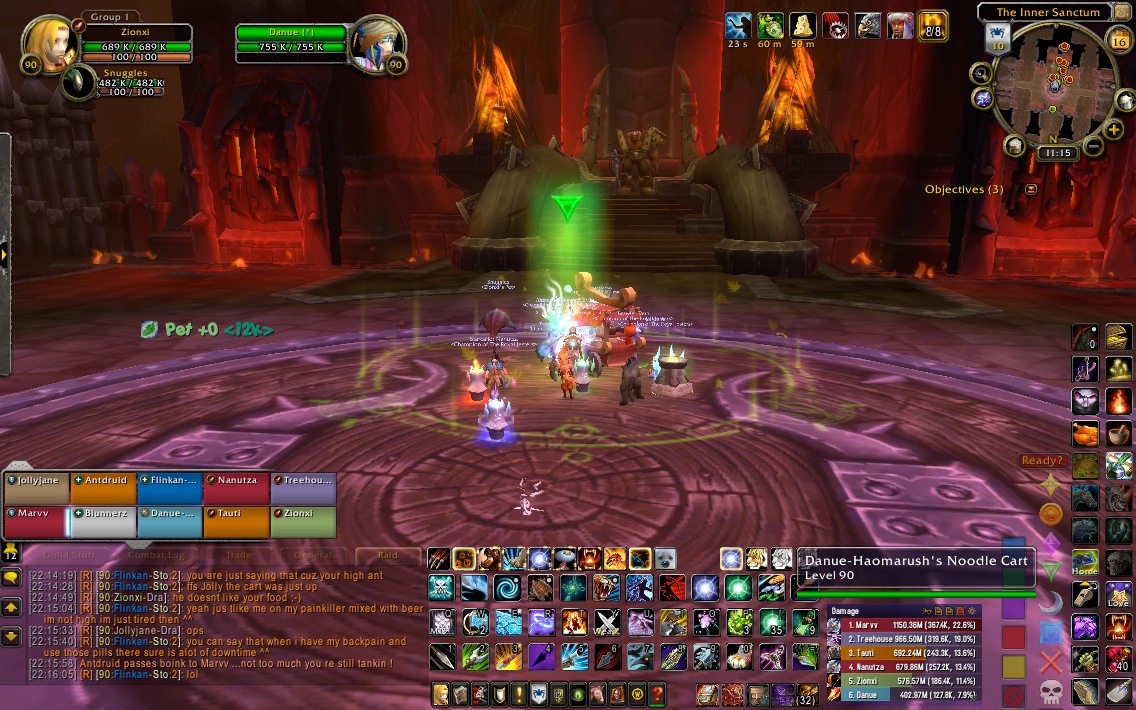Image resolution: width=1136 pixels, height=710 pixels.
Task: Zoom out the minimap
Action: [1093, 147]
